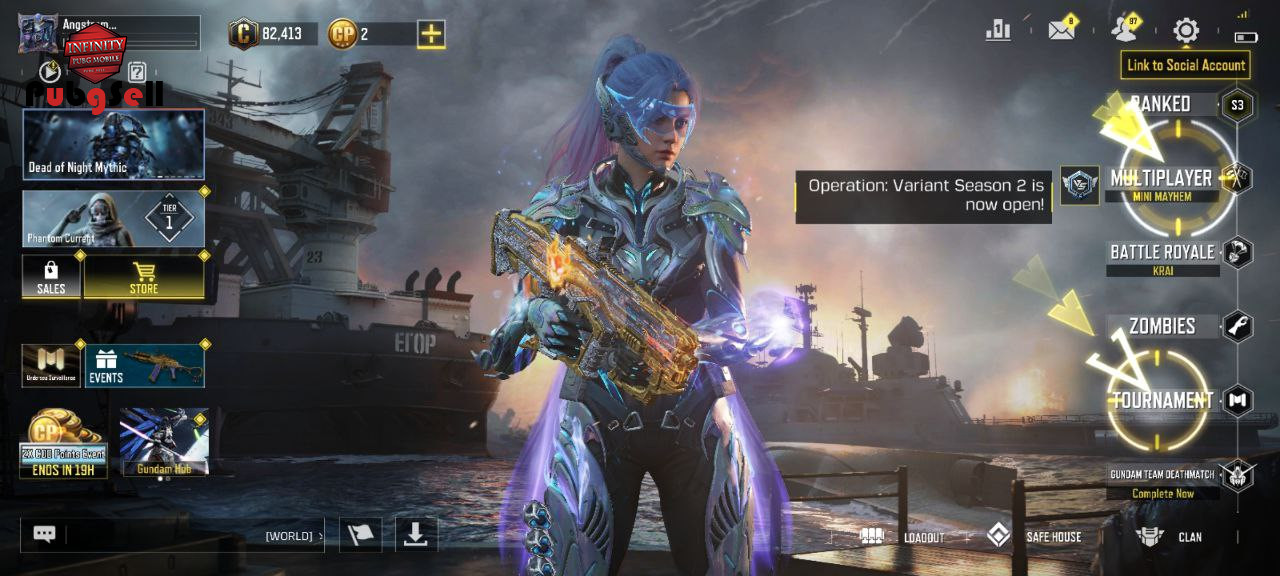Screen dimensions: 1280x576
Task: Go to the Tournament mode
Action: tap(1162, 400)
